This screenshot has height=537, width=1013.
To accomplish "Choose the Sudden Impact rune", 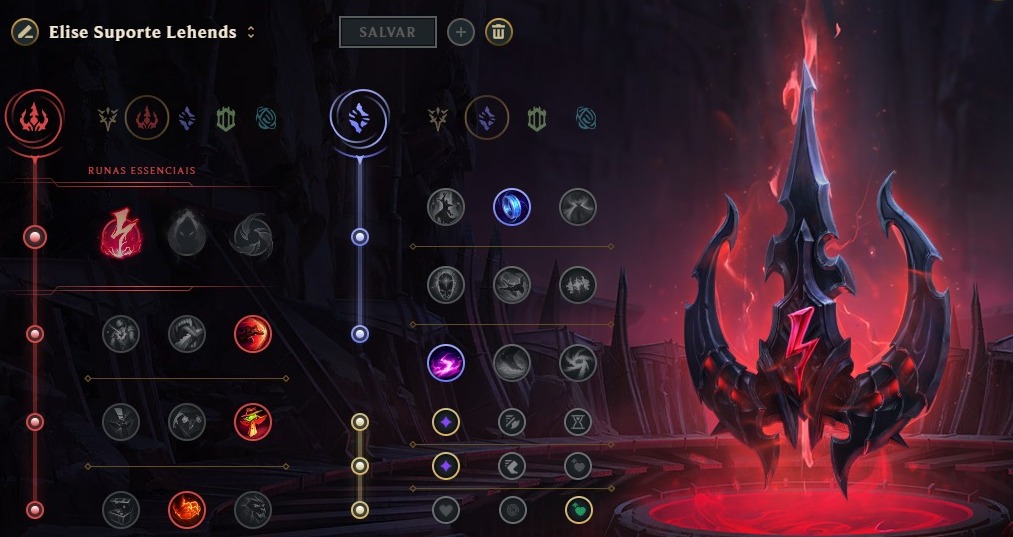I will coord(252,334).
